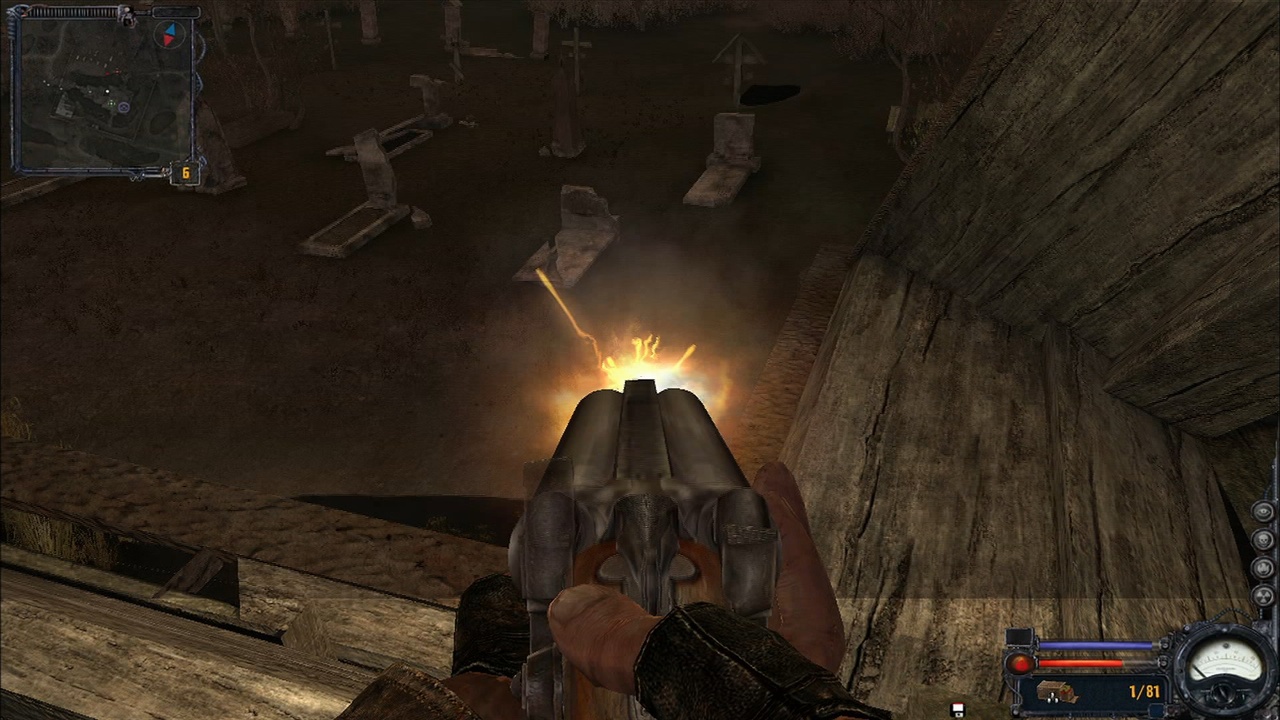Click the radiation hazard icon

1263,597
